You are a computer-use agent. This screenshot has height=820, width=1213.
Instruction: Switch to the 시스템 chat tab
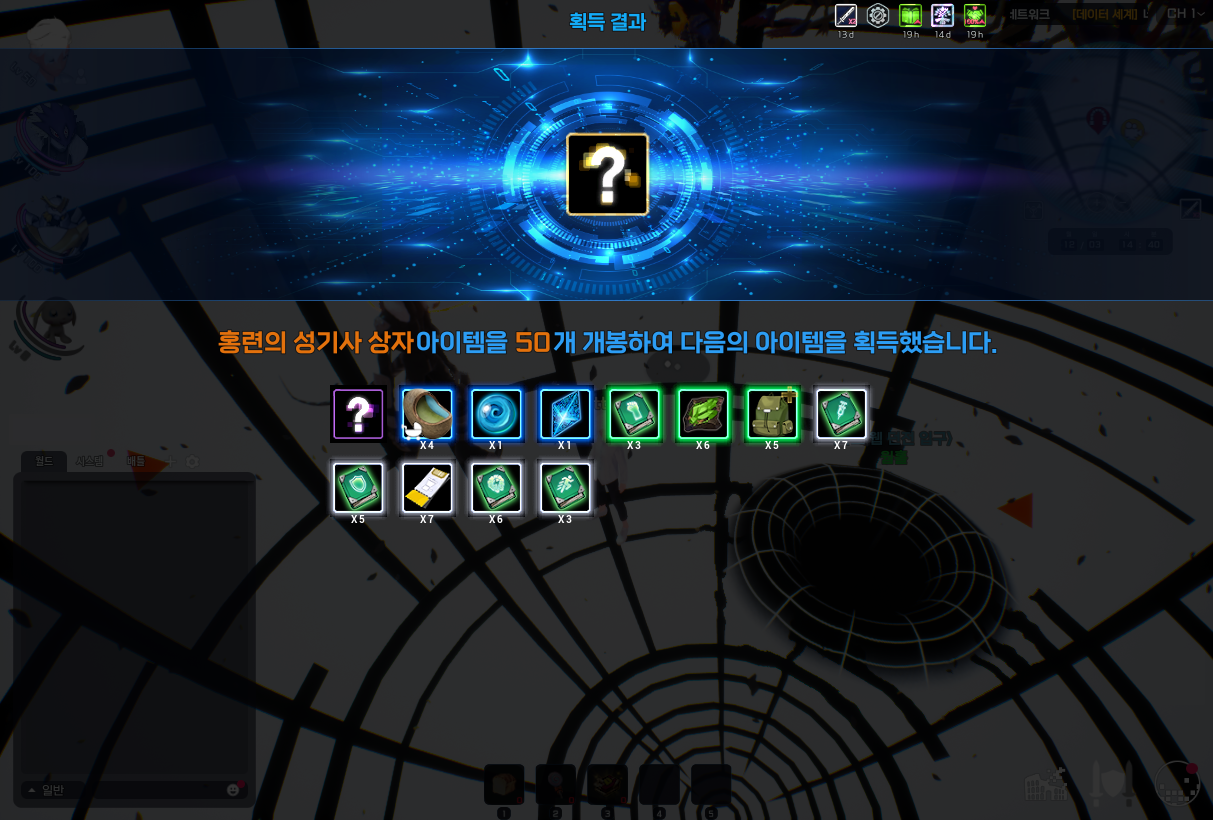coord(89,462)
